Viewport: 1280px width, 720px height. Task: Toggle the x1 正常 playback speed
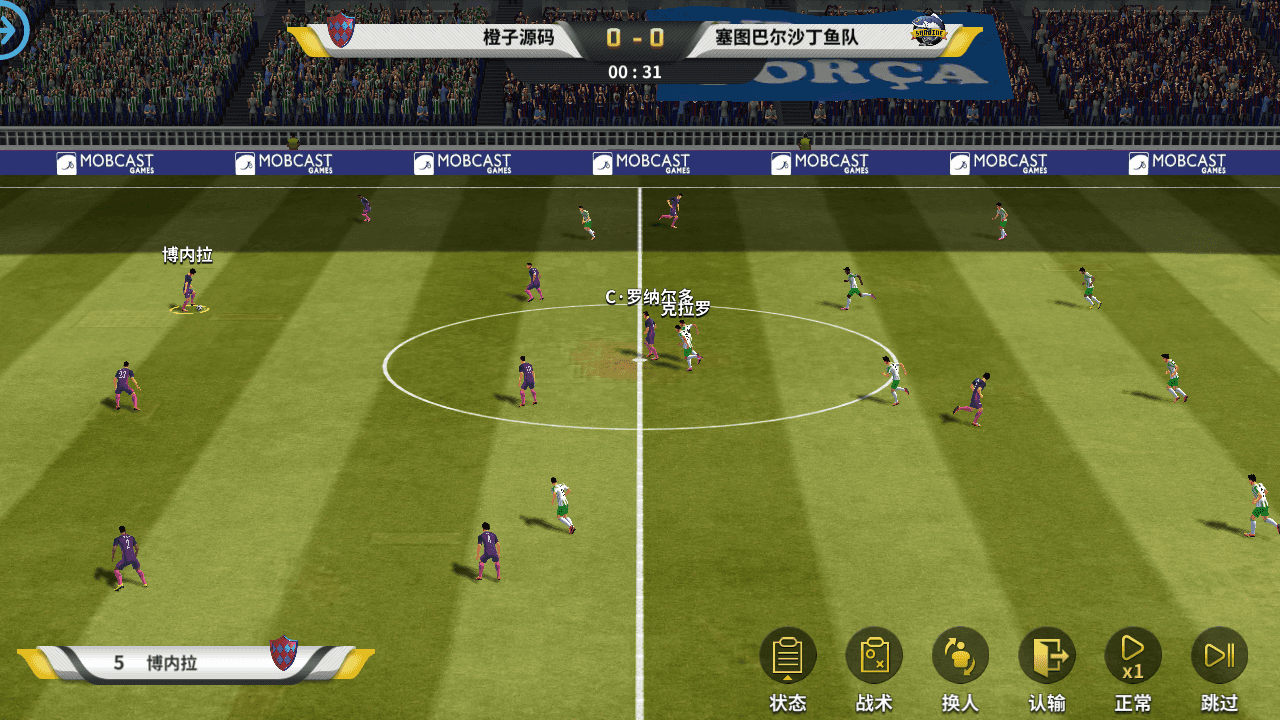1133,657
